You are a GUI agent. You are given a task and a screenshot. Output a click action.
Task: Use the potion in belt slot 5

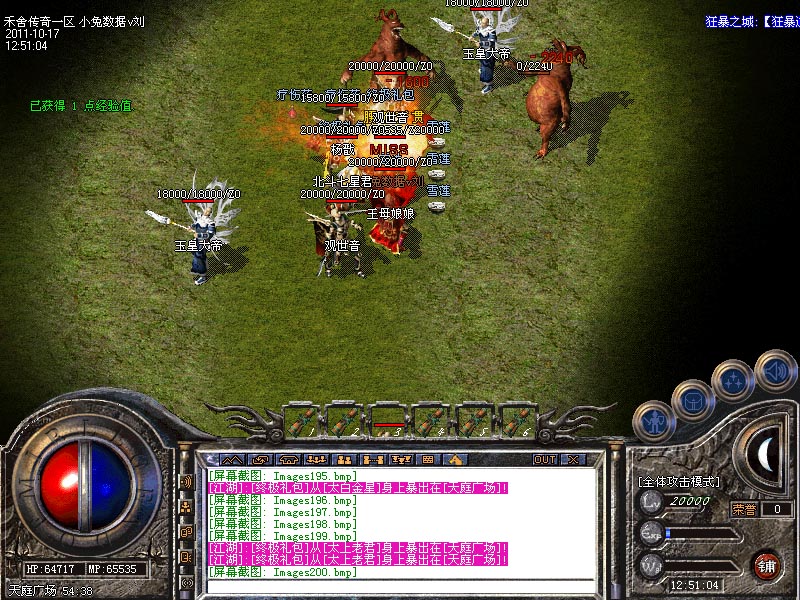pyautogui.click(x=472, y=418)
